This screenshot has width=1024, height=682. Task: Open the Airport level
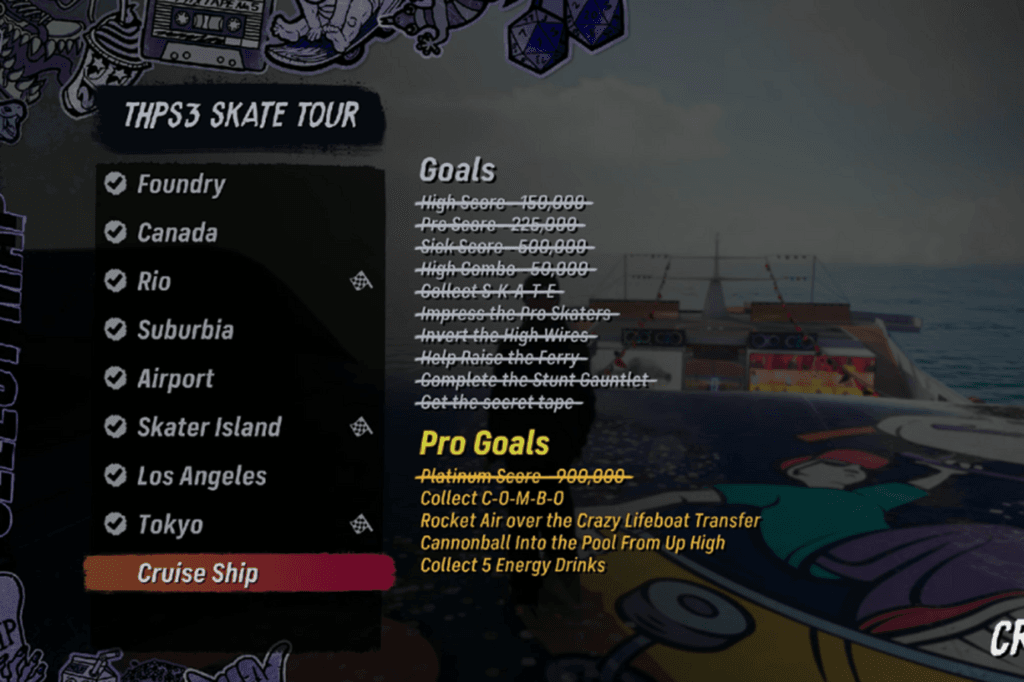pyautogui.click(x=176, y=379)
